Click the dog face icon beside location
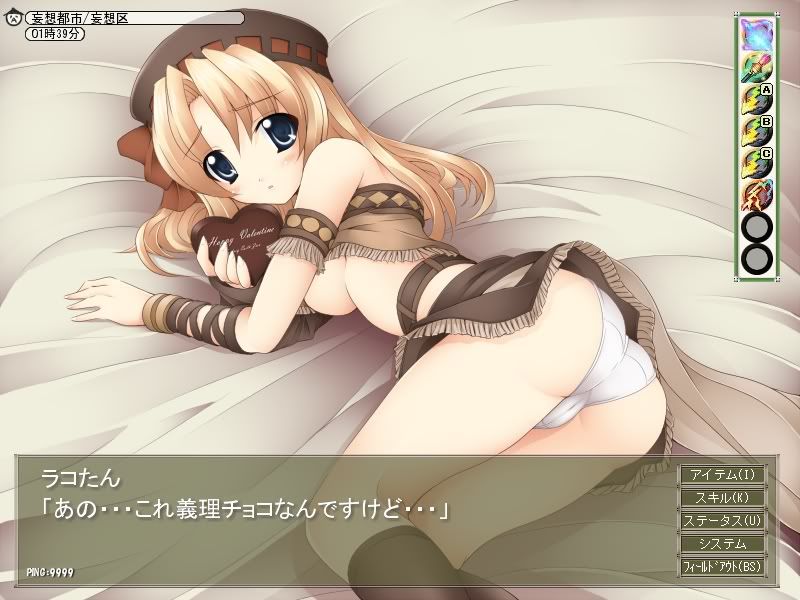 click(13, 18)
